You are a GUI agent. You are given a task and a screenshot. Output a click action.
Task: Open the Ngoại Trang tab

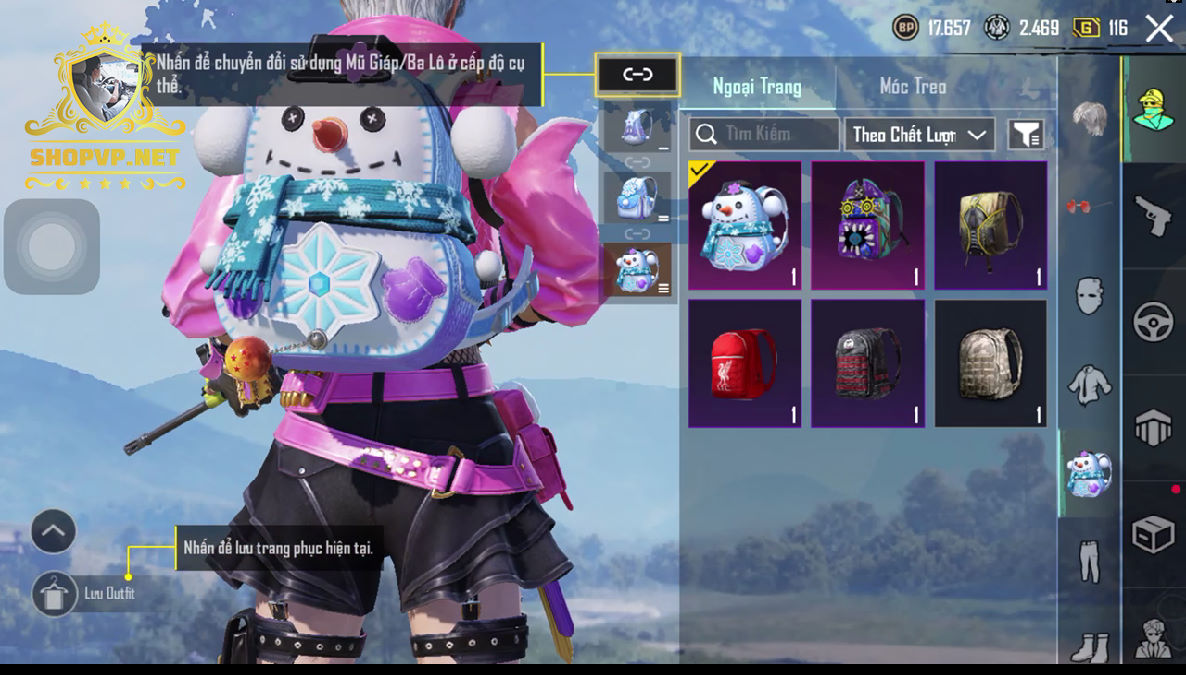(x=757, y=86)
